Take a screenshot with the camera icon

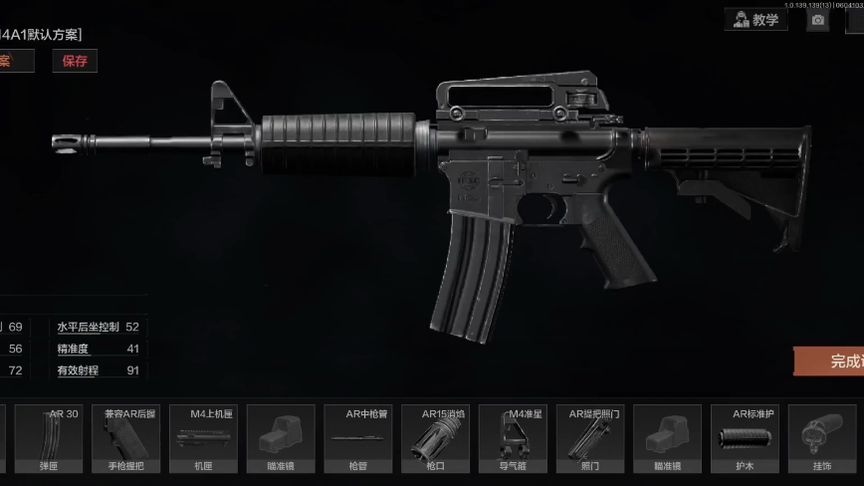818,20
